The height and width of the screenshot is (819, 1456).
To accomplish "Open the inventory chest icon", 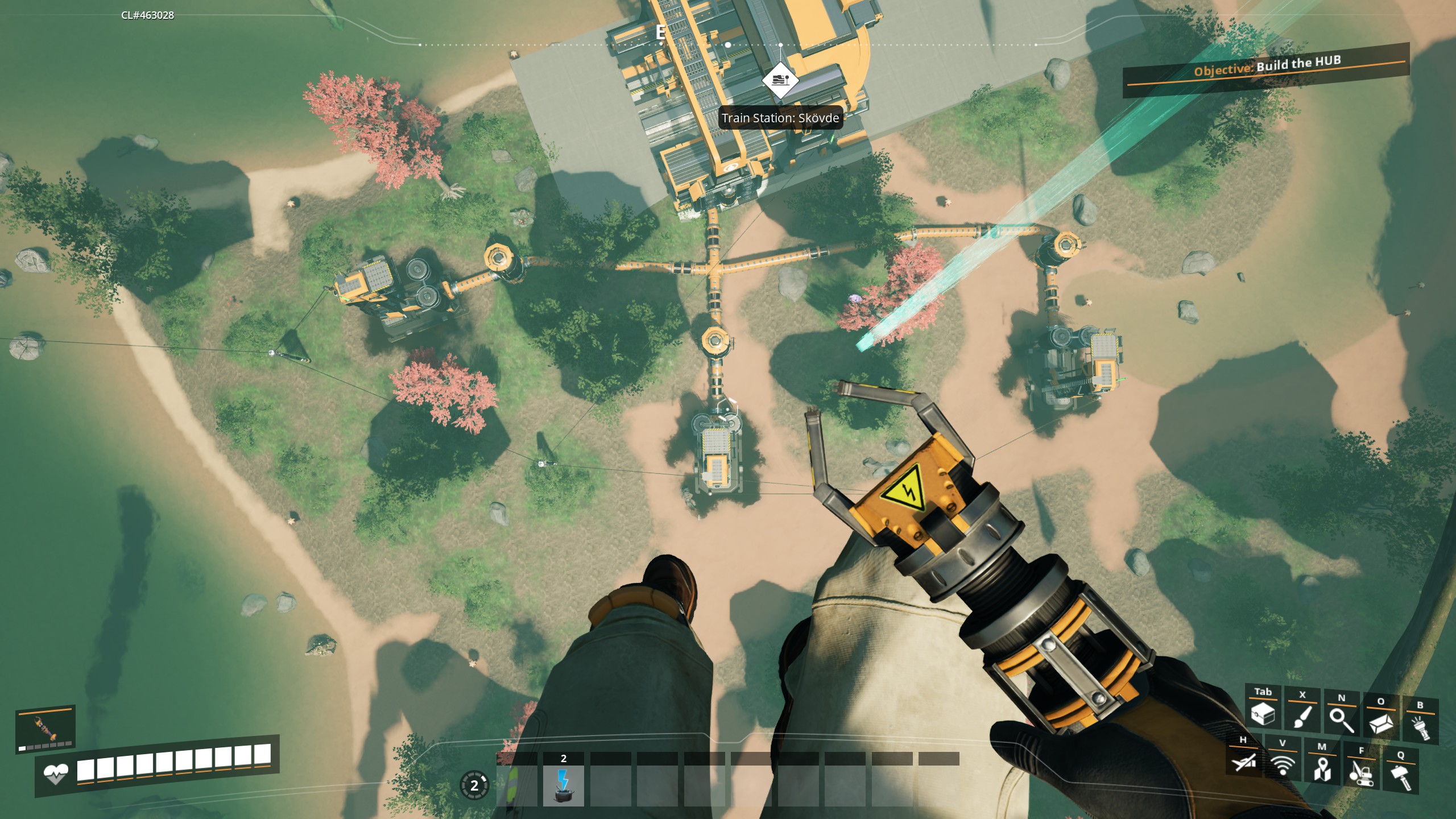I will 1262,714.
